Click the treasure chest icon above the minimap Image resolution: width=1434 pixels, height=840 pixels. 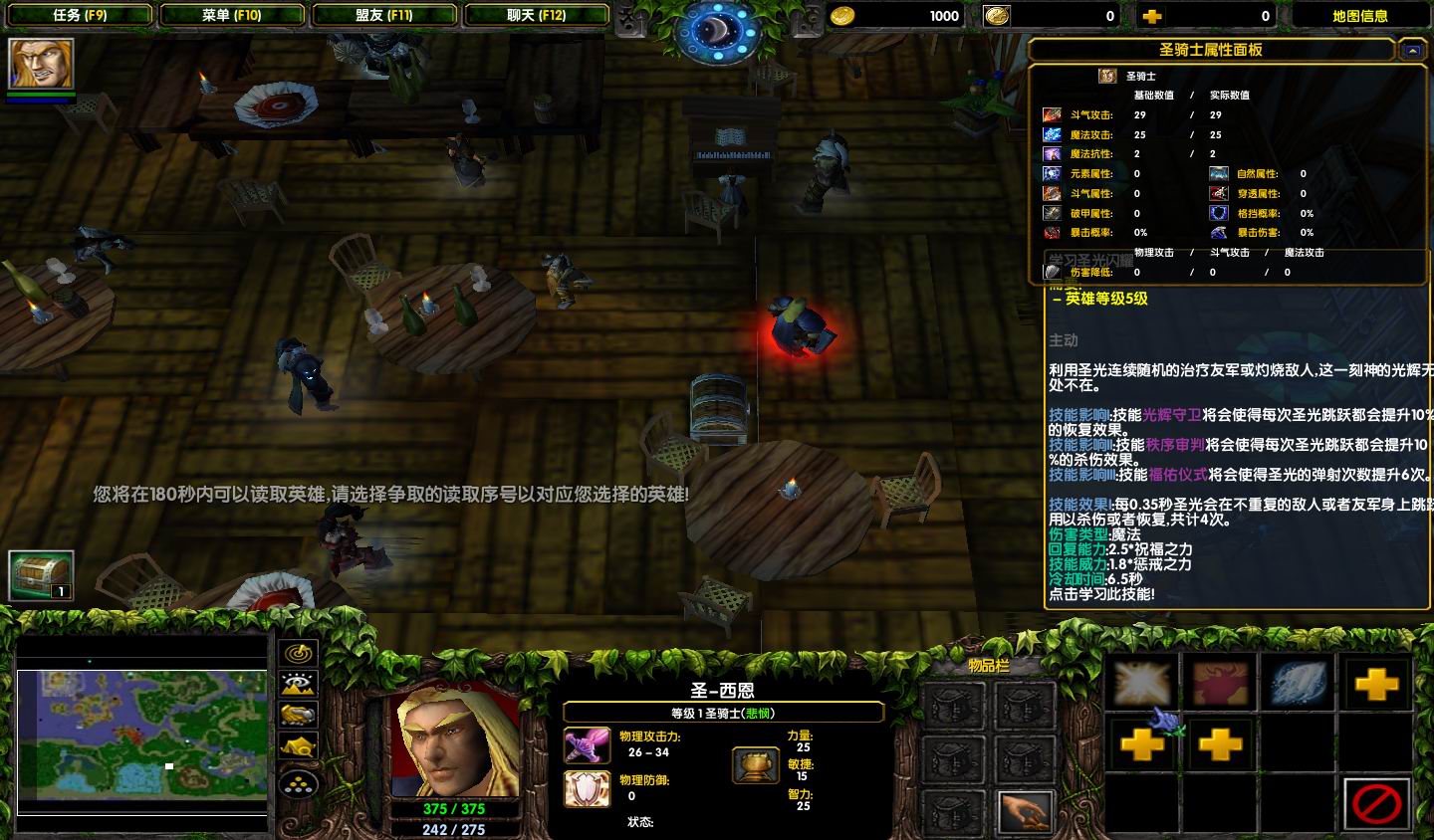click(x=41, y=575)
